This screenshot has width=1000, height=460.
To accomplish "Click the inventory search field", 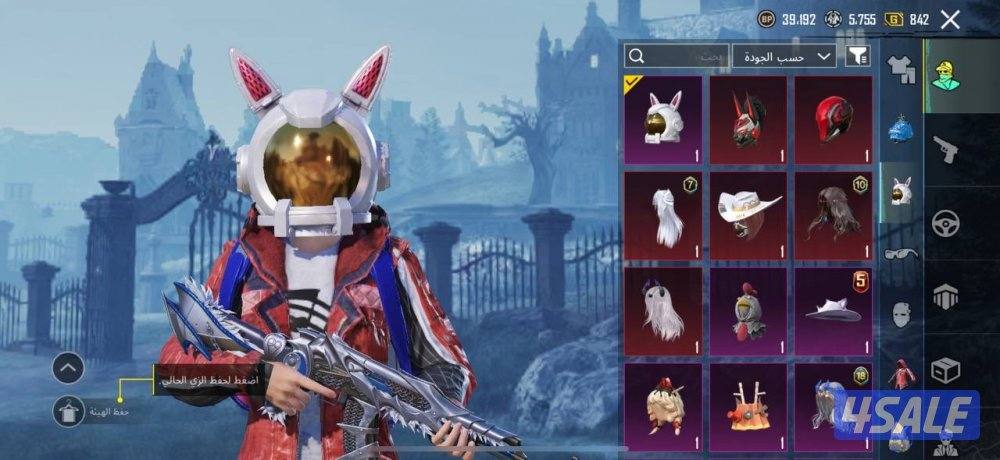I will 677,56.
